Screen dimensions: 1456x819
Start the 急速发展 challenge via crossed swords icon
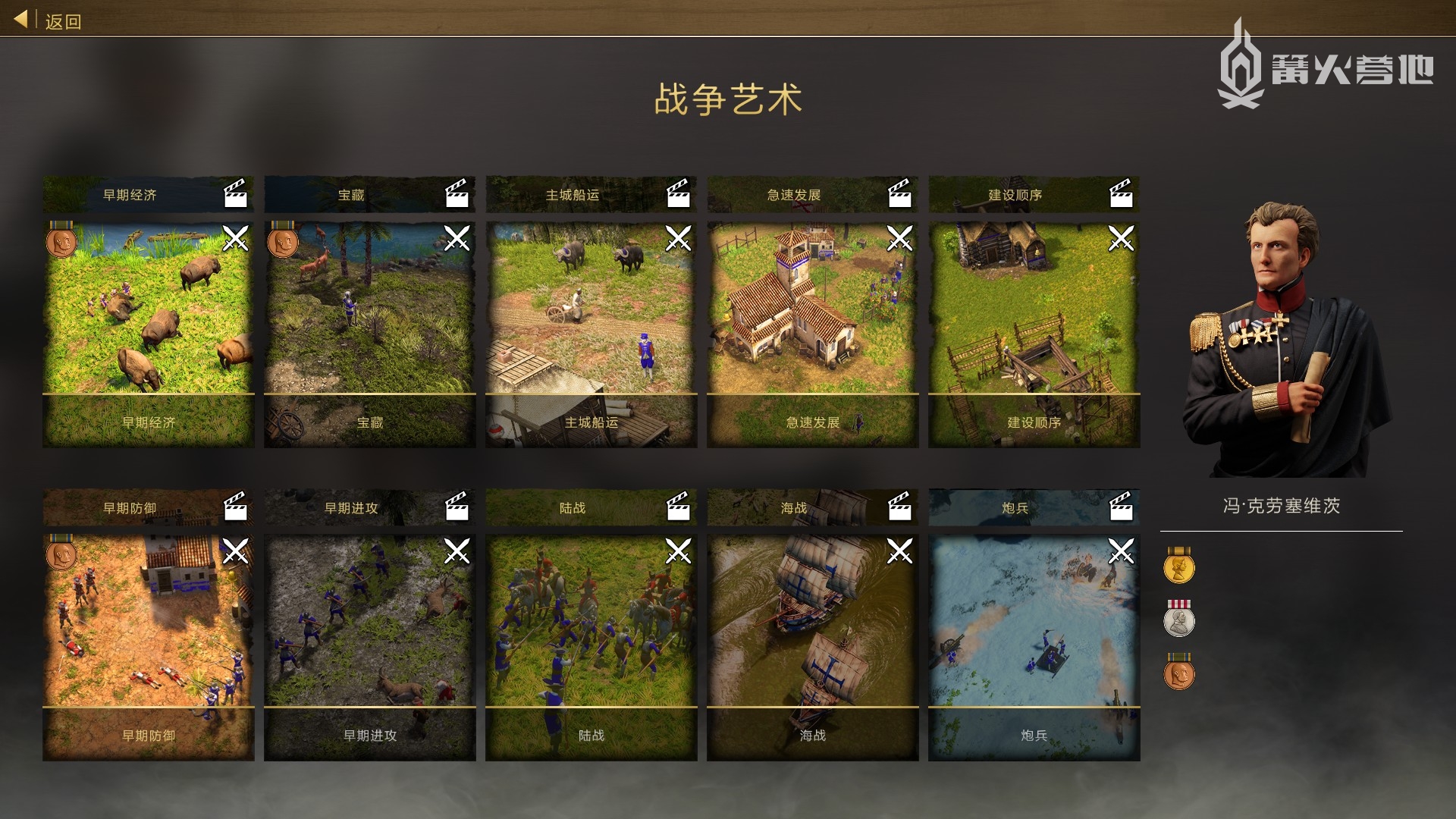tap(901, 240)
